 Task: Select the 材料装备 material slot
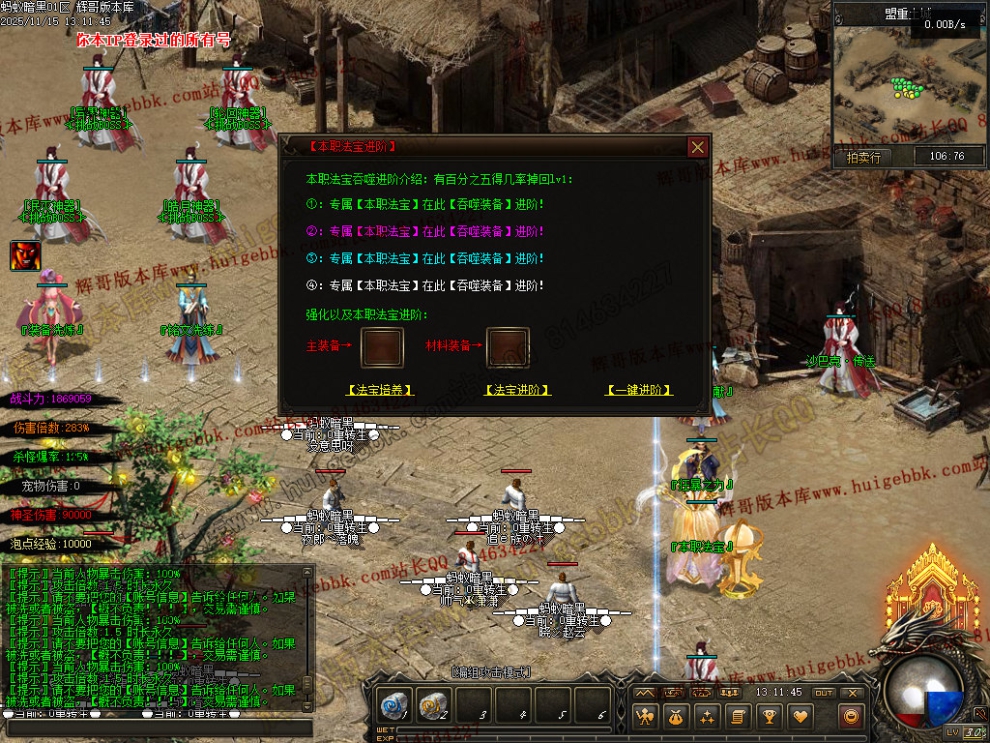tap(507, 347)
